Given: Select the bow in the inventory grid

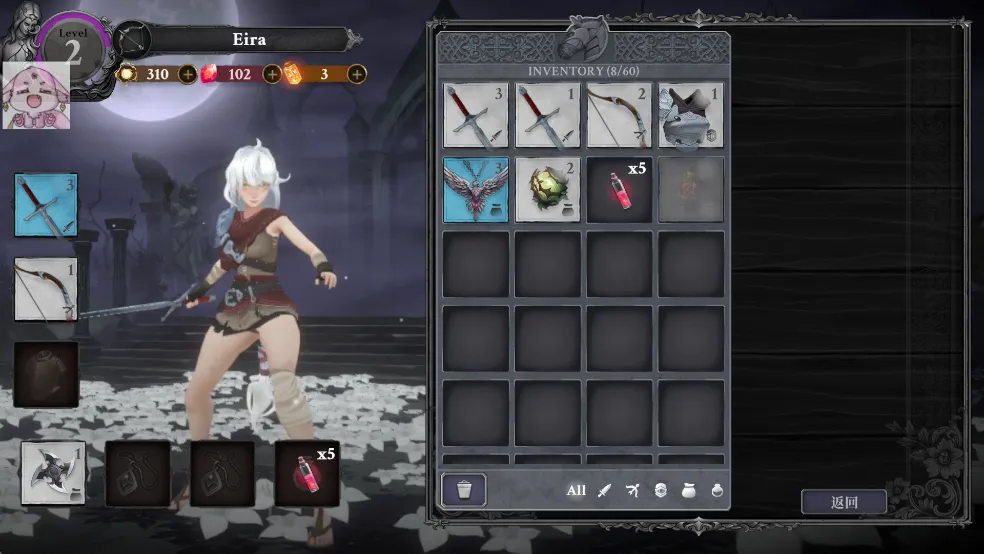Looking at the screenshot, I should [619, 116].
